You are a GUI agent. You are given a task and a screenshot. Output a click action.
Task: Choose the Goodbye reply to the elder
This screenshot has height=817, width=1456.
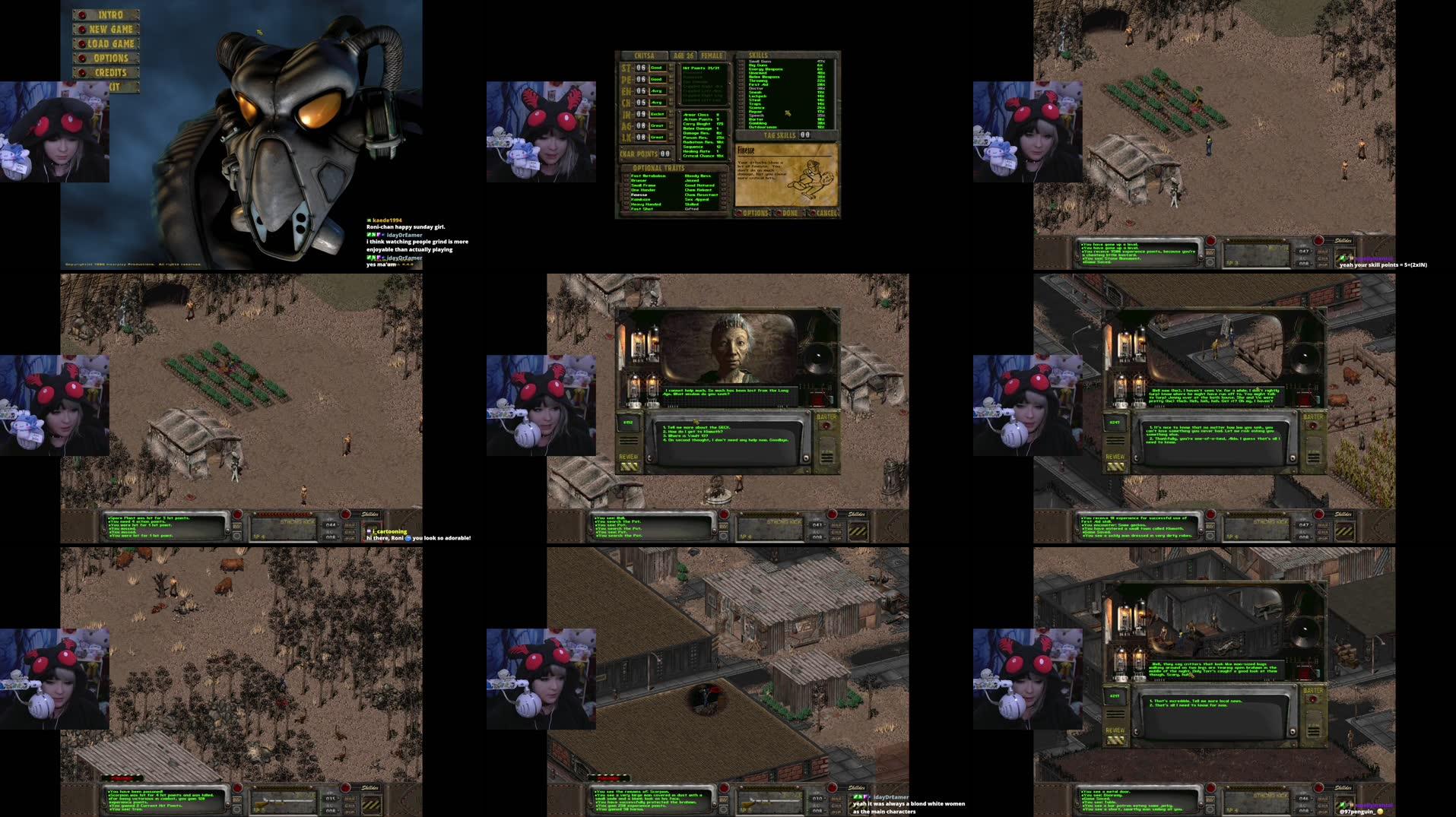click(726, 440)
